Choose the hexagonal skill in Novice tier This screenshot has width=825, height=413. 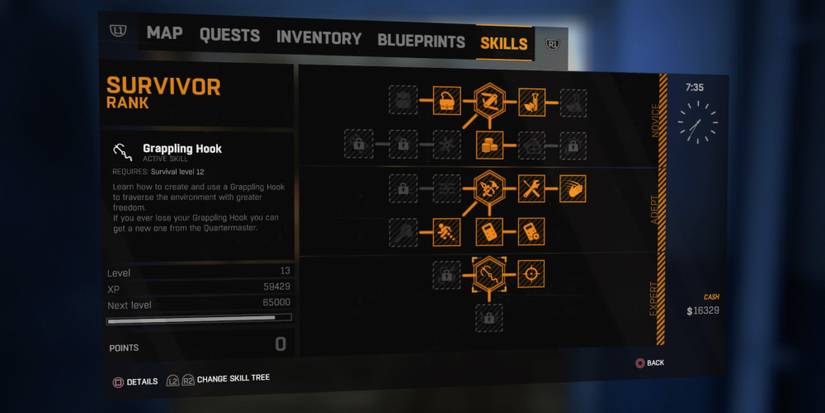(x=489, y=99)
